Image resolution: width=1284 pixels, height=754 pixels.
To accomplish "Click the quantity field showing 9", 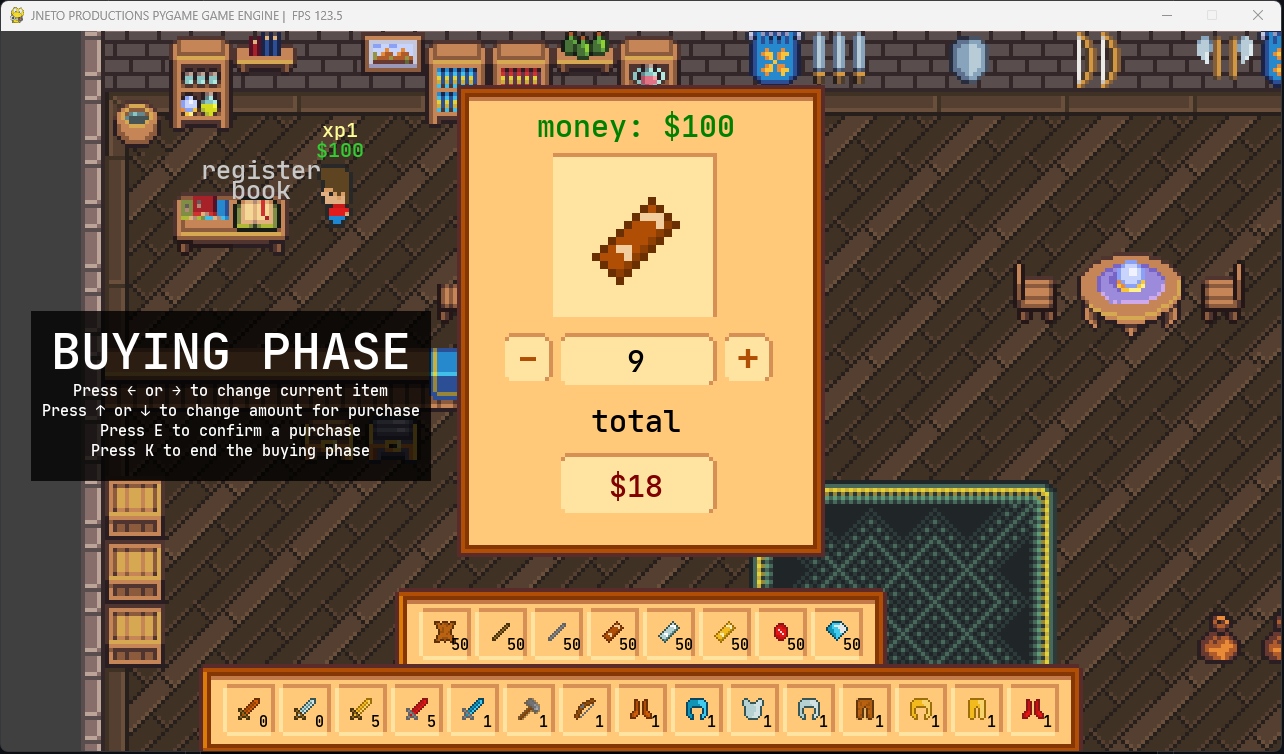I will pos(637,359).
